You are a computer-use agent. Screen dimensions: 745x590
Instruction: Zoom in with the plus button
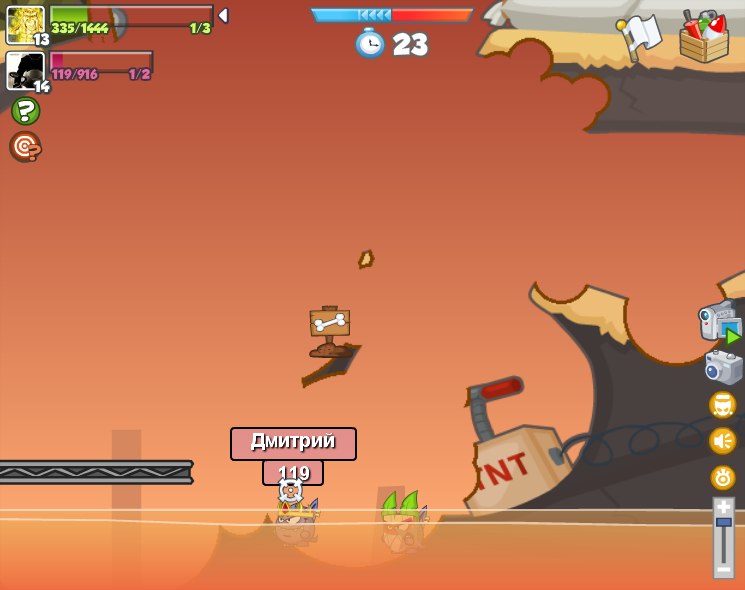pyautogui.click(x=723, y=506)
